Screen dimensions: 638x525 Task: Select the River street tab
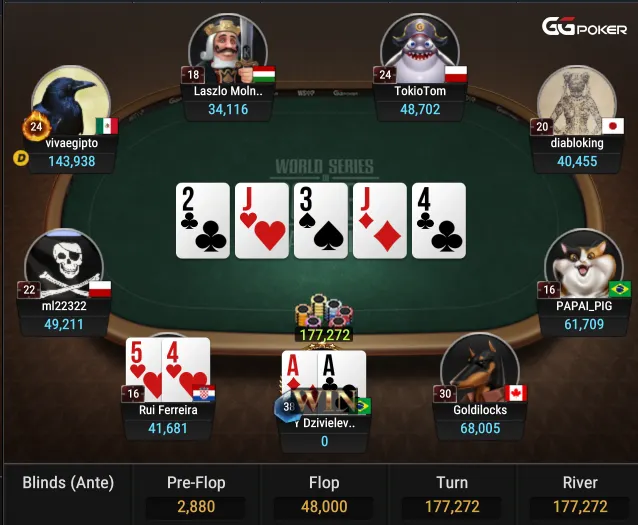(x=580, y=494)
